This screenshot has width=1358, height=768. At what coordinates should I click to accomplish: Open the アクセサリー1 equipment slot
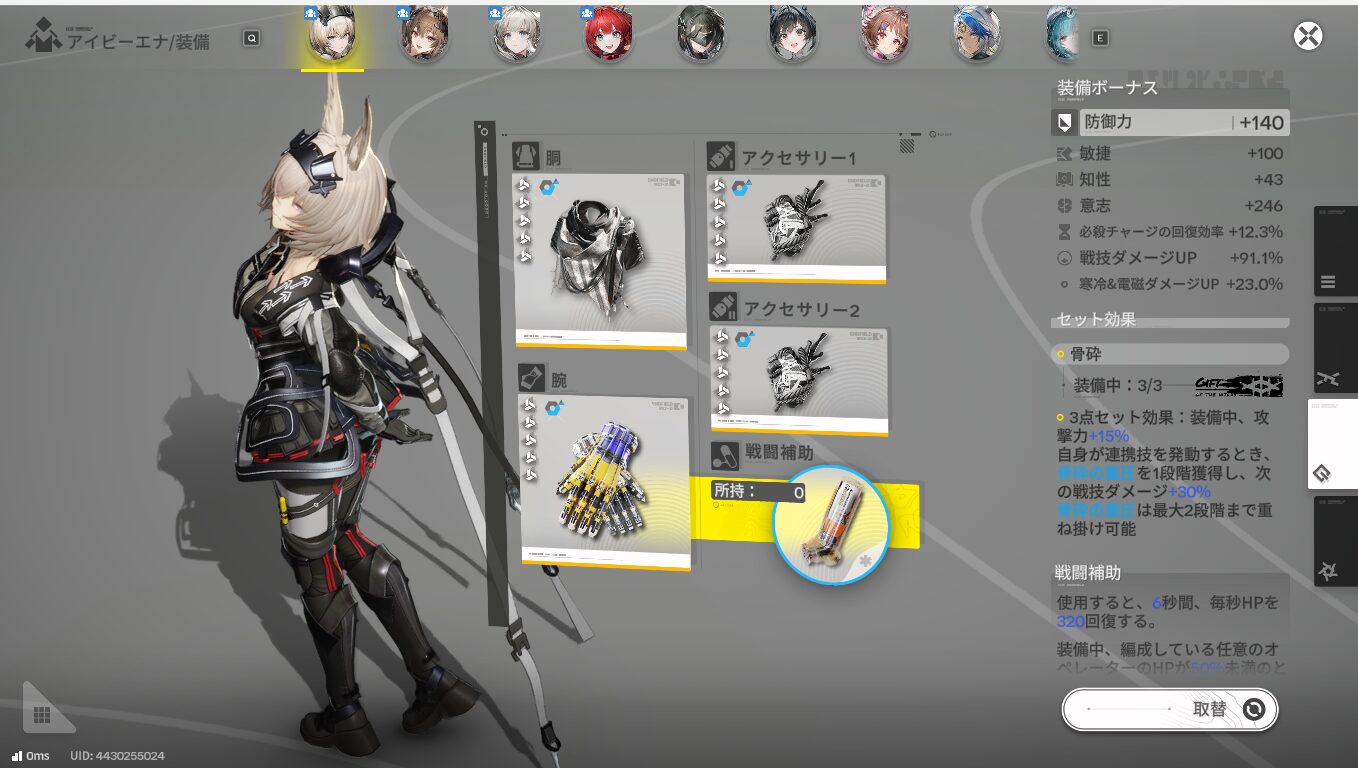pyautogui.click(x=796, y=228)
